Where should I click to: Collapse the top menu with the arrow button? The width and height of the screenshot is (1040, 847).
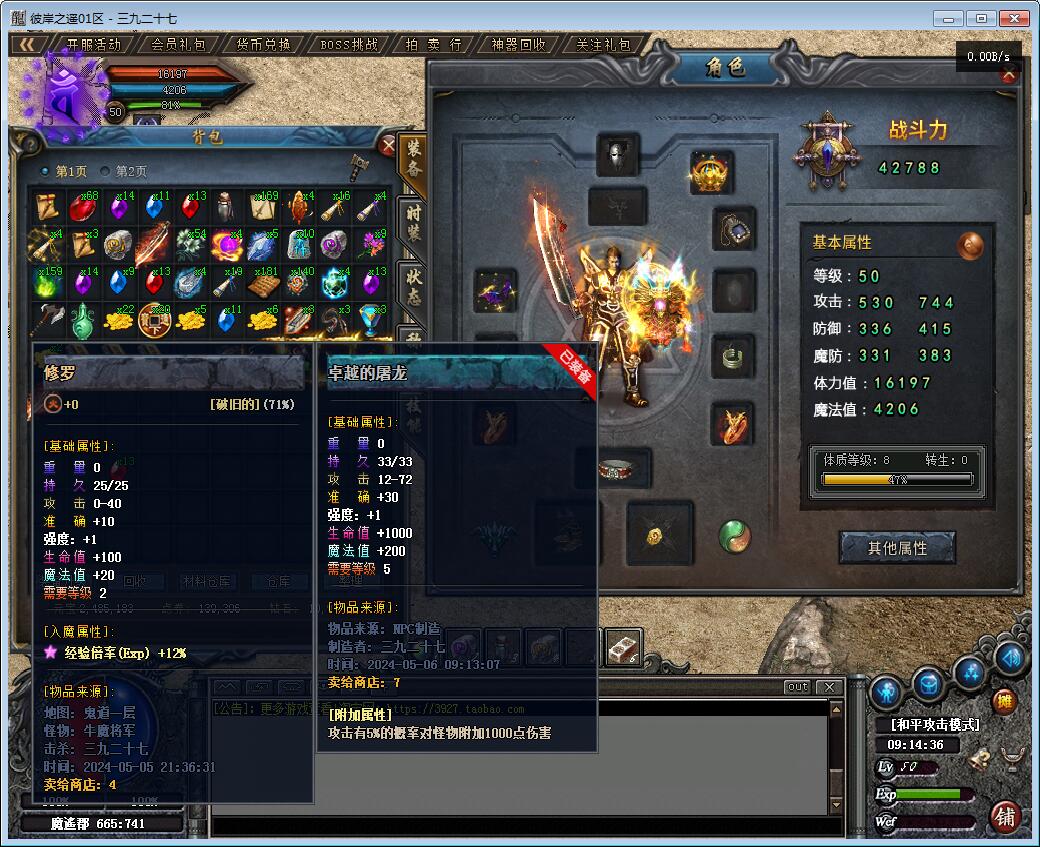27,44
